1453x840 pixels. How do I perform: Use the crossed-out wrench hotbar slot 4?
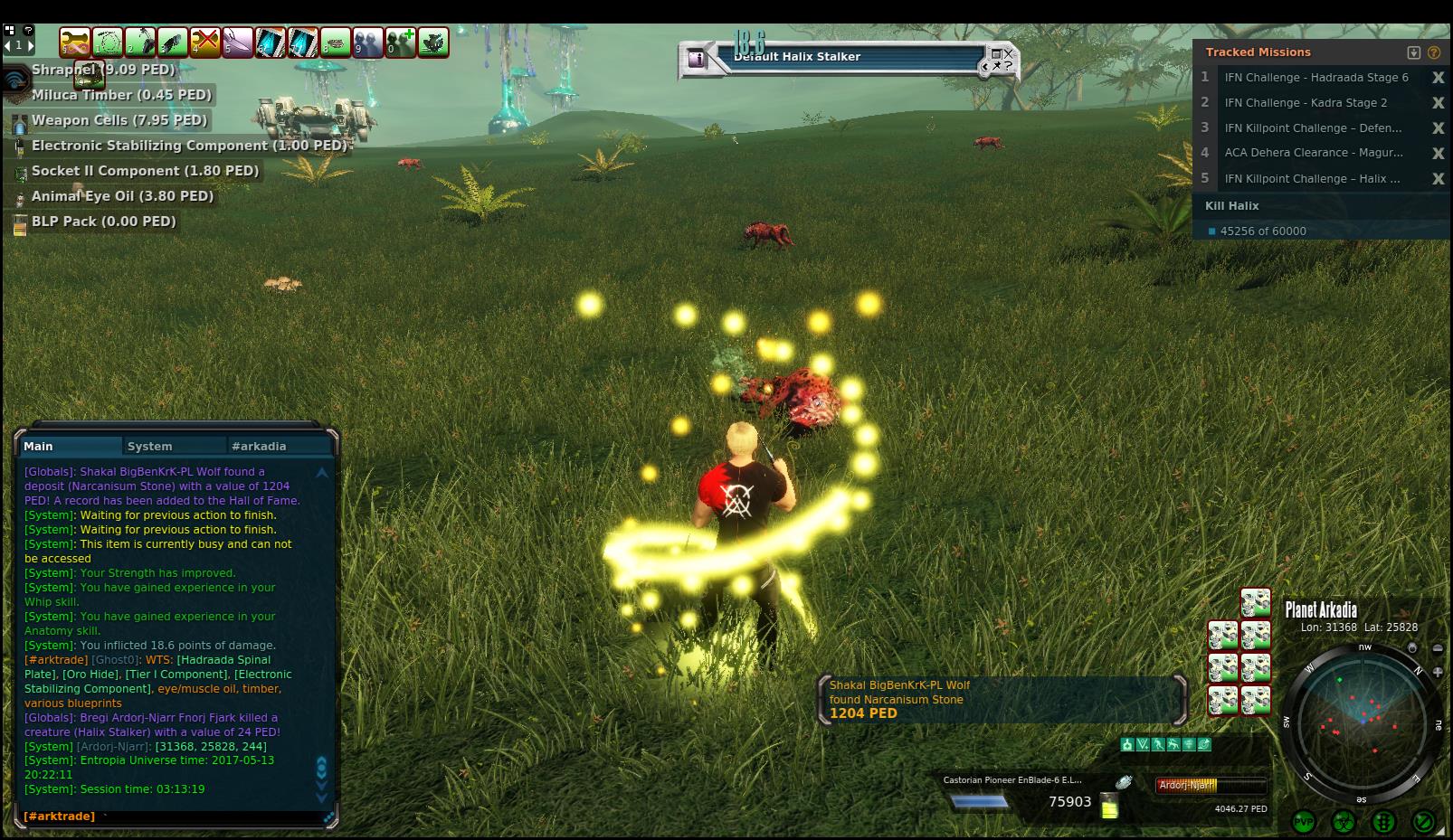tap(205, 42)
